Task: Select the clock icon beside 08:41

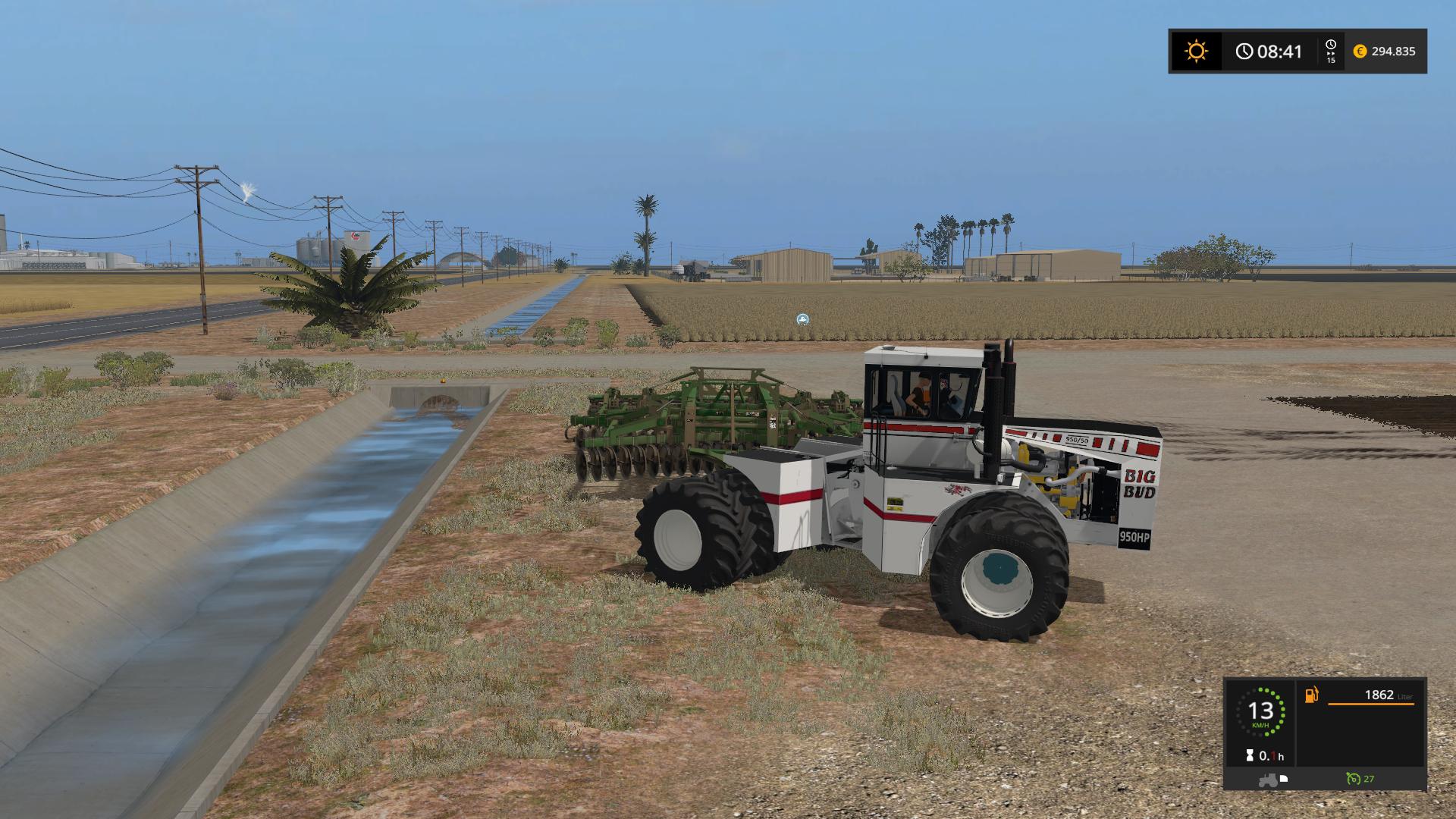Action: [x=1245, y=51]
